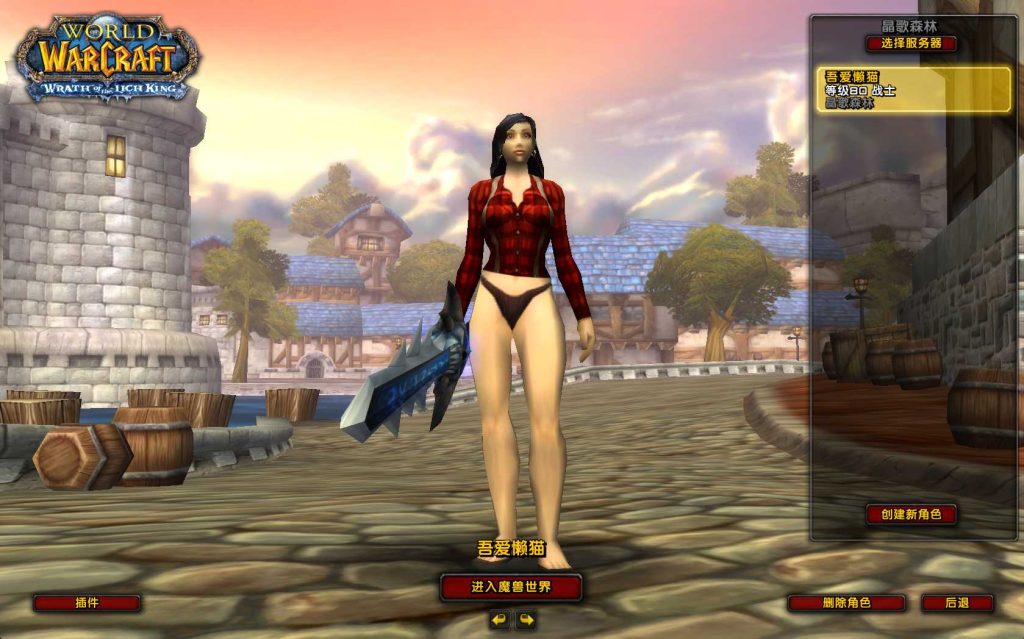
Task: Click the 选择服务器 realm selection button
Action: (x=911, y=44)
